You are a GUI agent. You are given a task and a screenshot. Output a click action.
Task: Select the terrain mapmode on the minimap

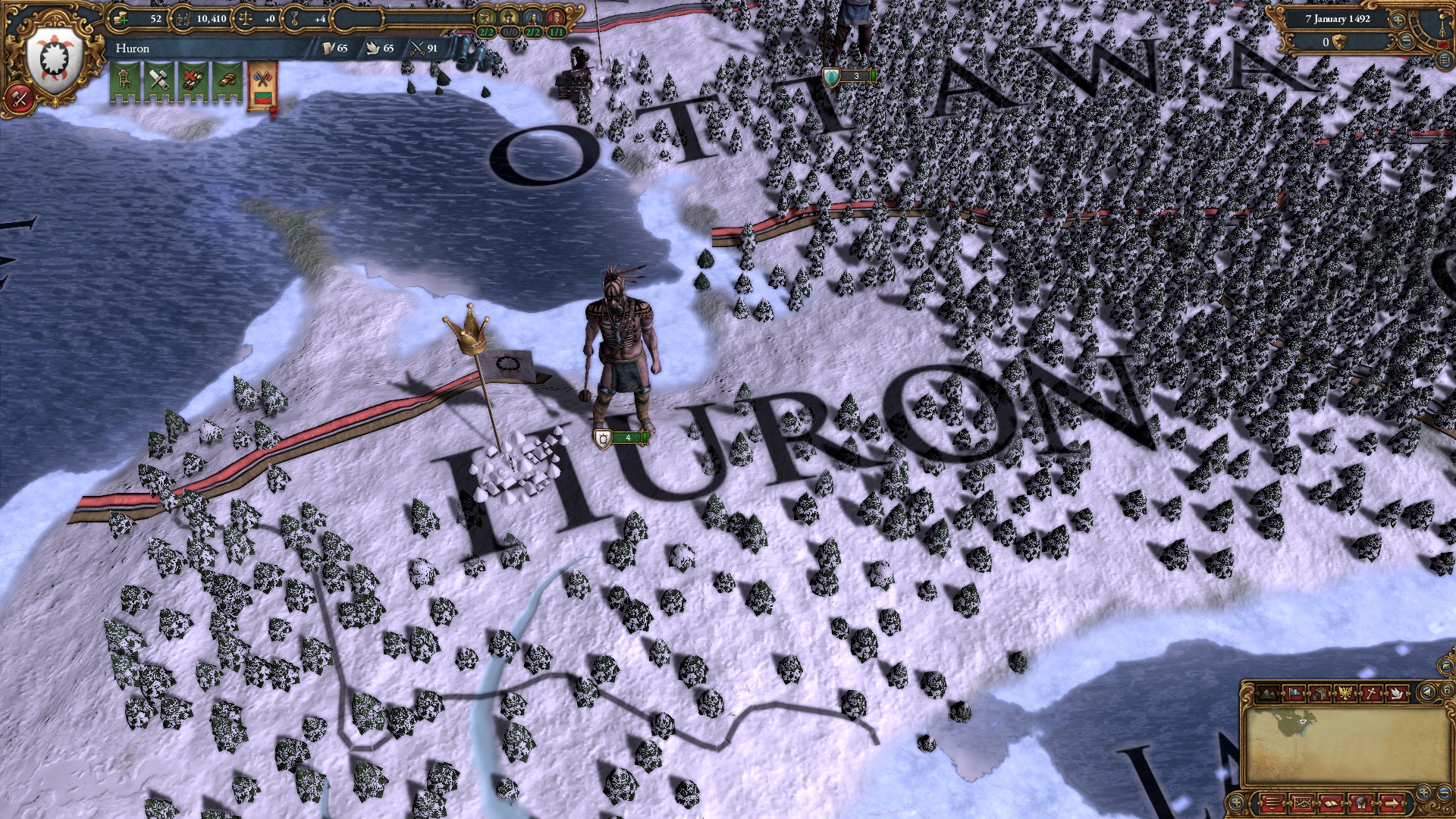pos(1267,693)
